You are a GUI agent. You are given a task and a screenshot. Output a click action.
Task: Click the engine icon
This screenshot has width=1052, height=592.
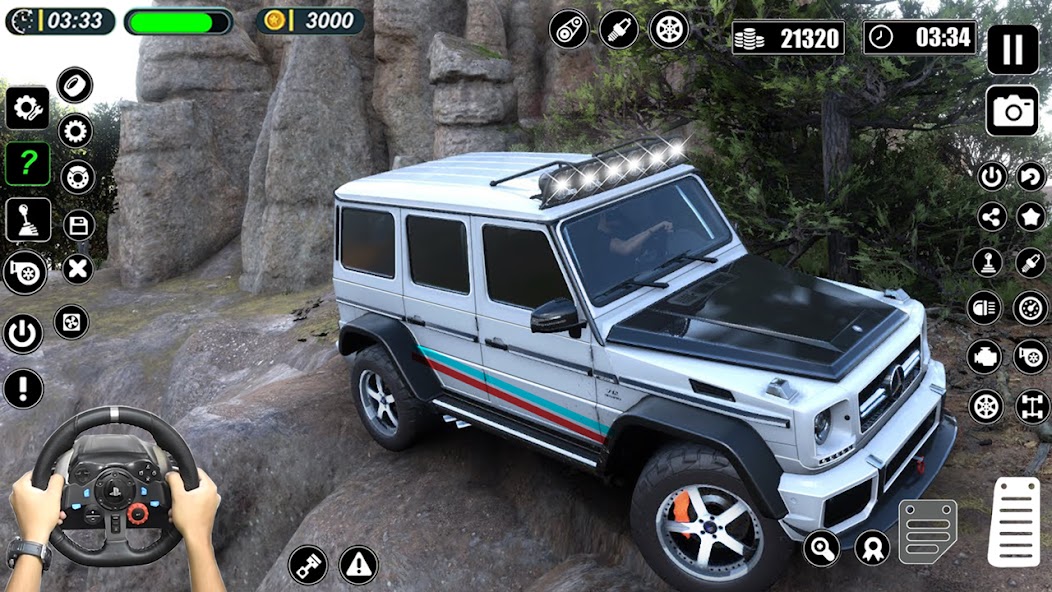click(986, 356)
